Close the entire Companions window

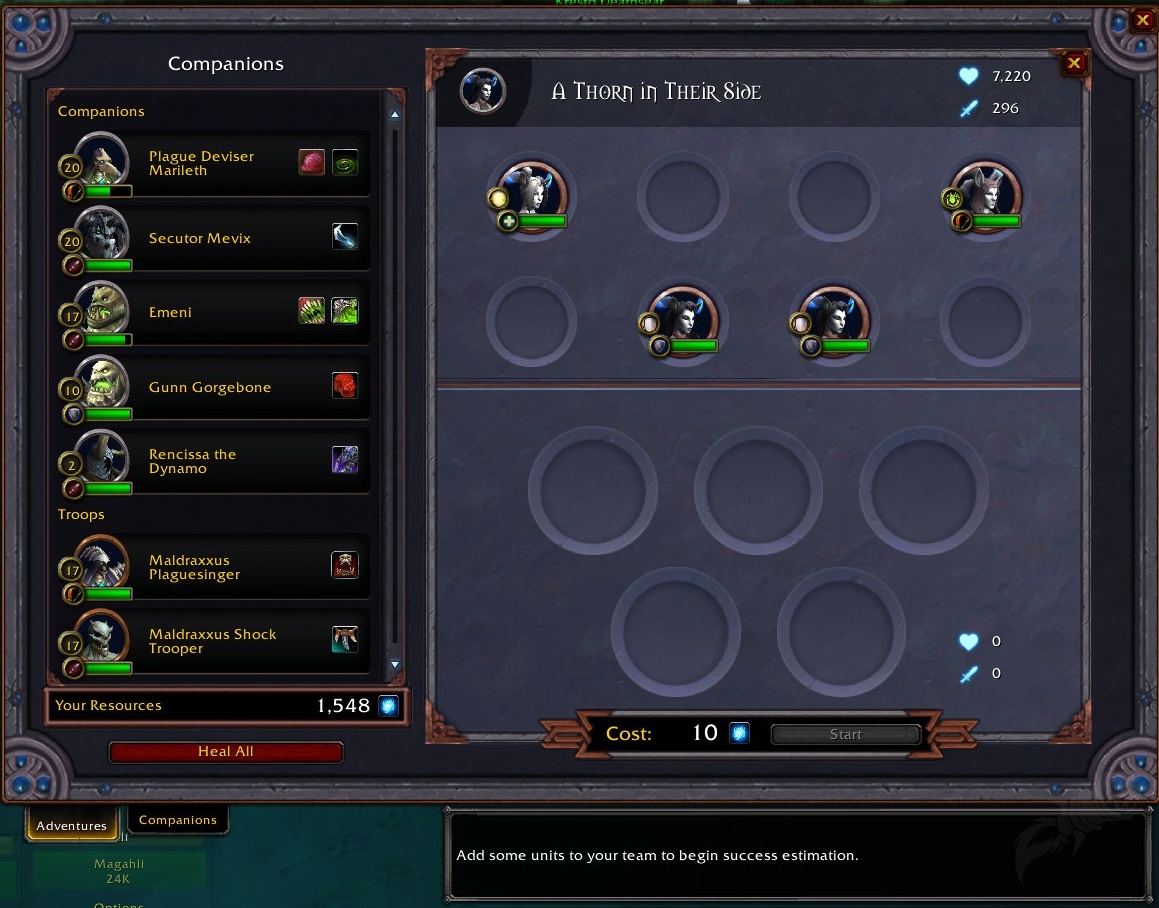[1143, 19]
